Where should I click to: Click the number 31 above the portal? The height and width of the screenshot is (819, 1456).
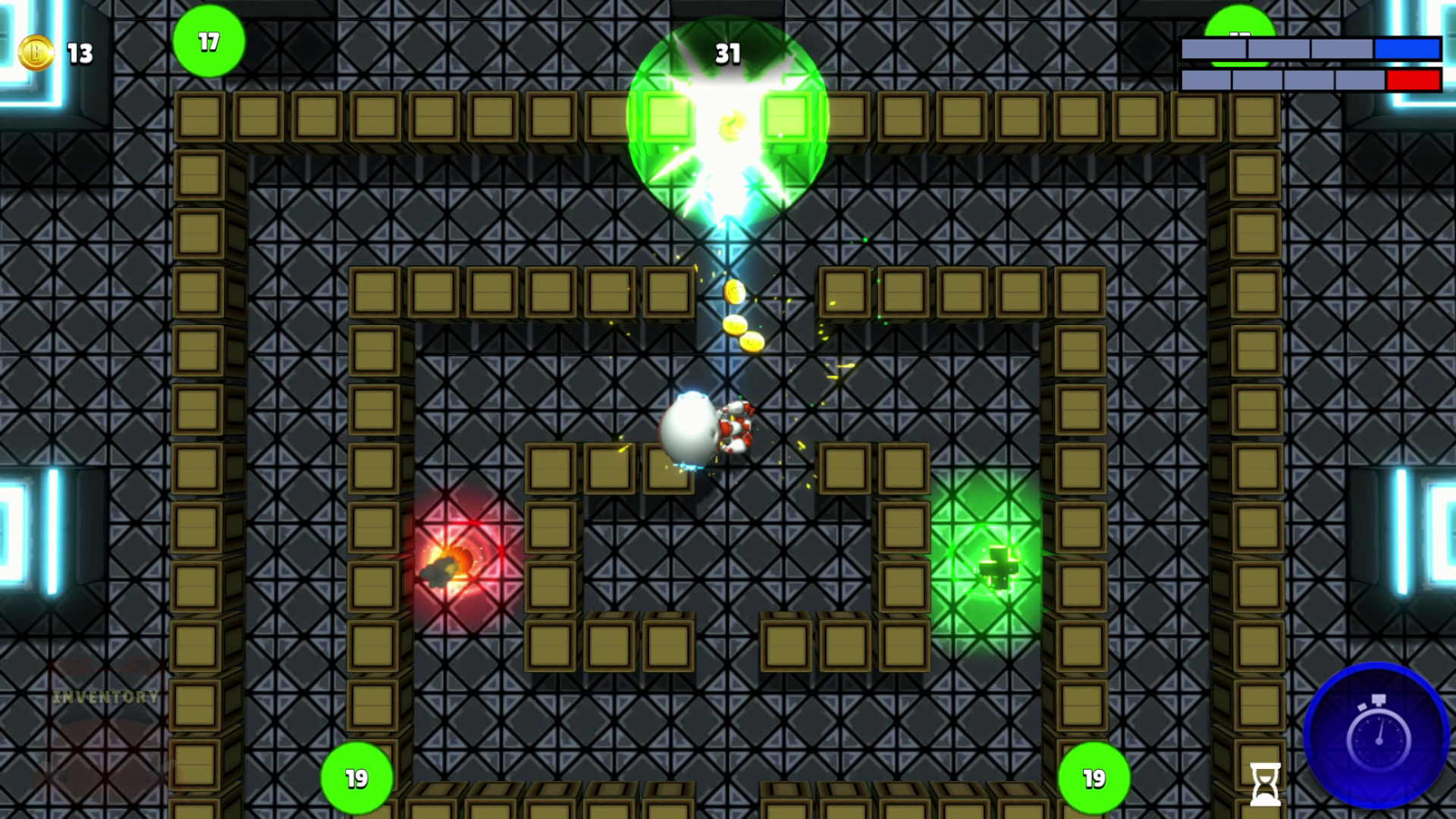(728, 54)
